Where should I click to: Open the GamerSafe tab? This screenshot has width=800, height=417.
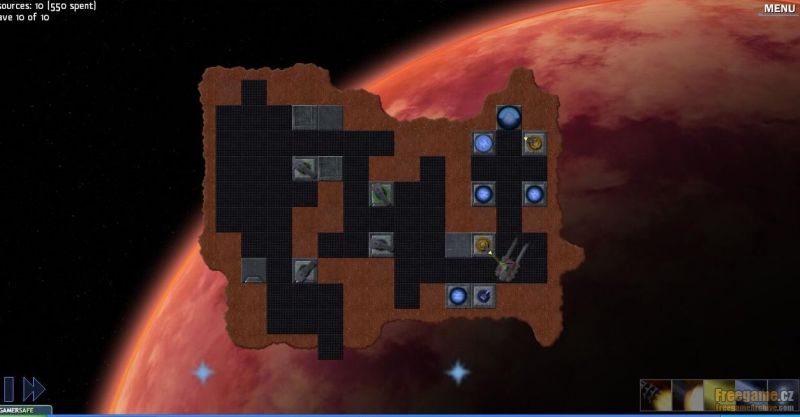25,411
